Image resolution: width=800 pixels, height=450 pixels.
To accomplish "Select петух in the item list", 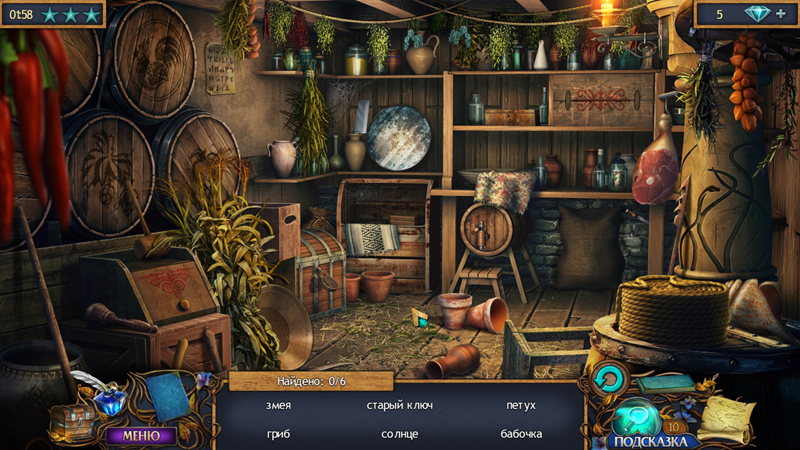I will [x=521, y=405].
